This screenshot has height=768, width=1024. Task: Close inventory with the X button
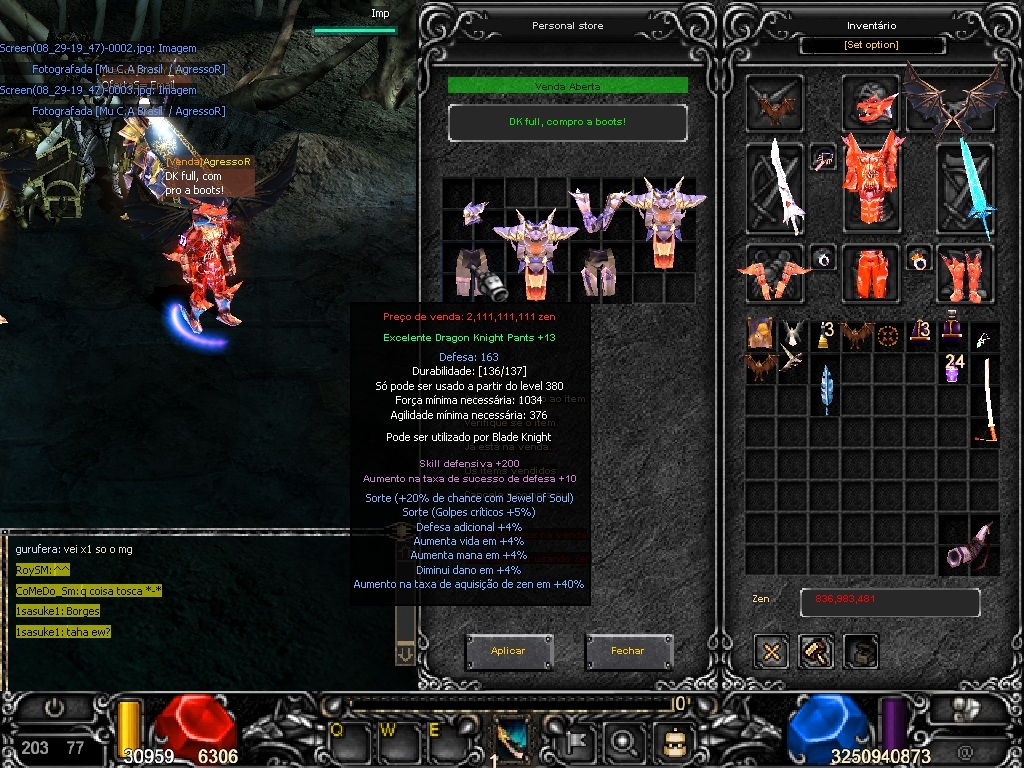[x=771, y=652]
